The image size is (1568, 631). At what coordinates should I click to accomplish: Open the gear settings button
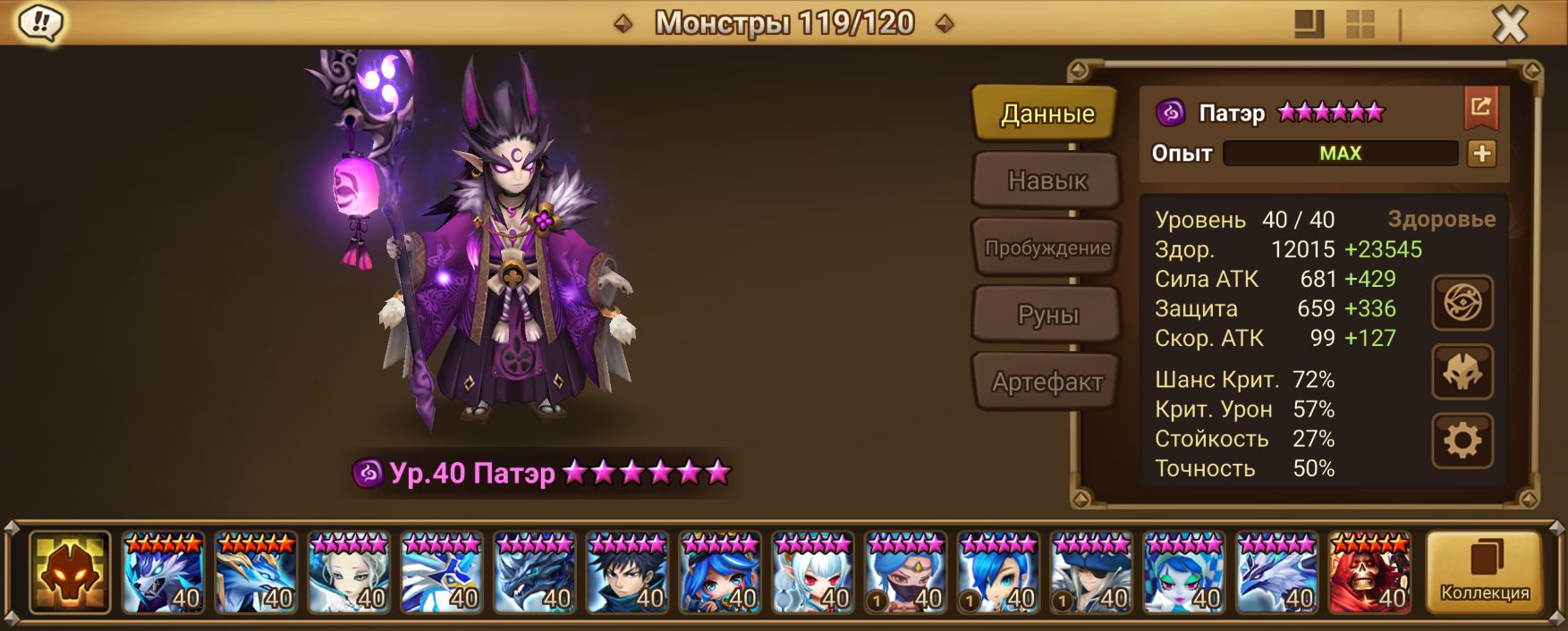[x=1462, y=441]
